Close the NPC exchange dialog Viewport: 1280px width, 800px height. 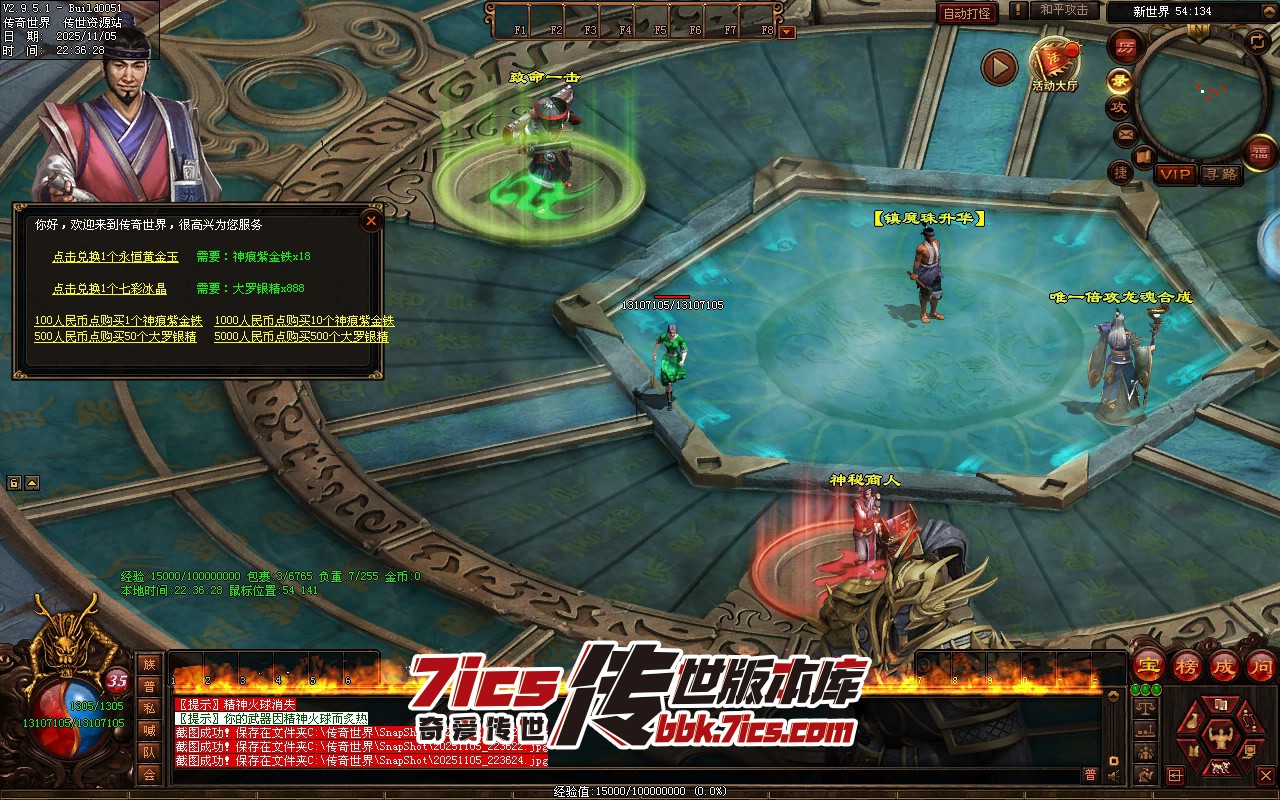pos(371,220)
